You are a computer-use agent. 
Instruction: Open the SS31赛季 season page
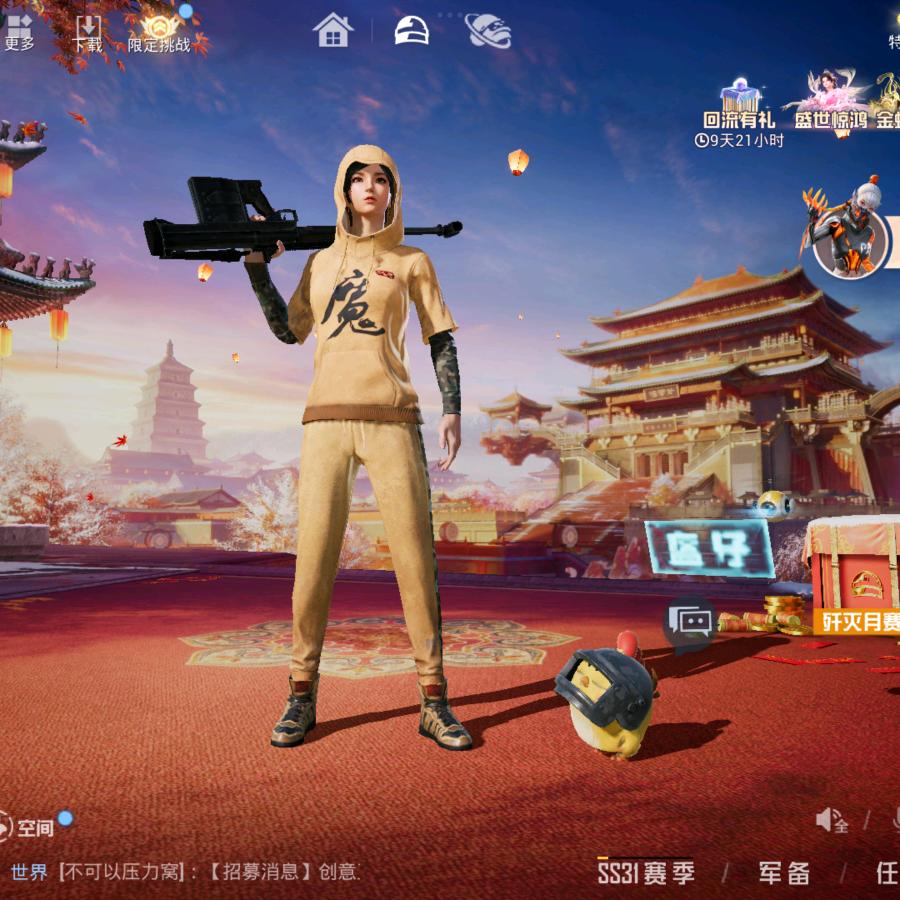pos(646,873)
